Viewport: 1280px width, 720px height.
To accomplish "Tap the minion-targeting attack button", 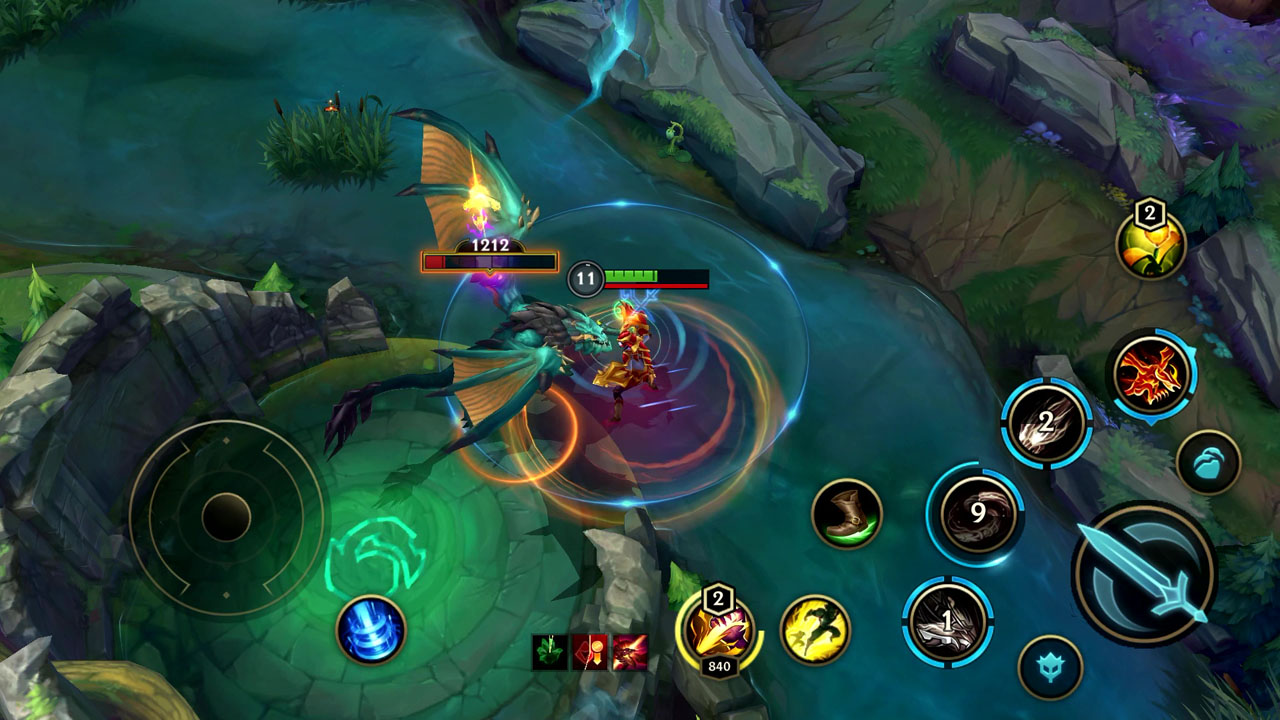I will click(1208, 462).
